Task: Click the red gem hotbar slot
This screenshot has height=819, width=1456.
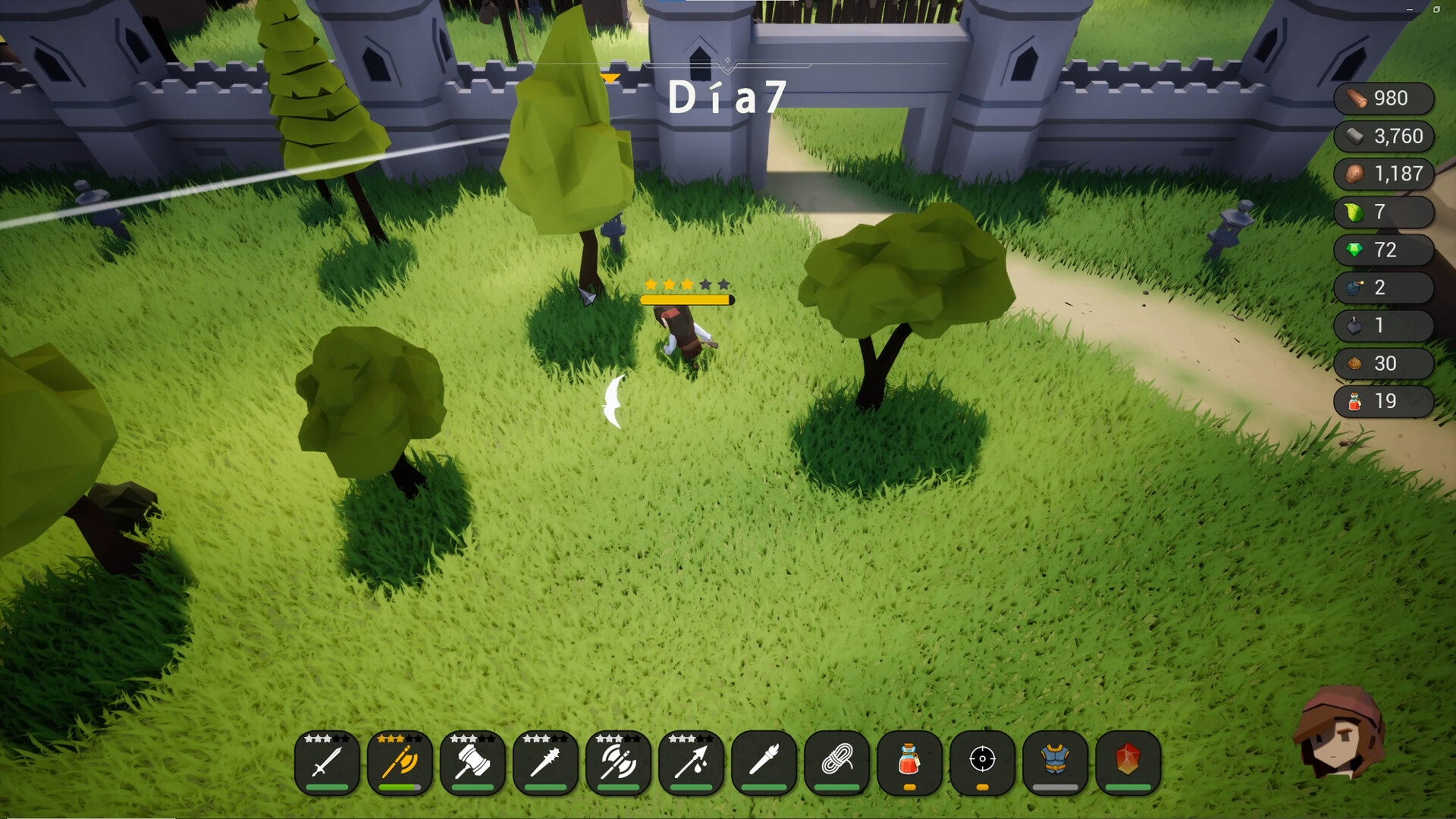Action: tap(1128, 761)
